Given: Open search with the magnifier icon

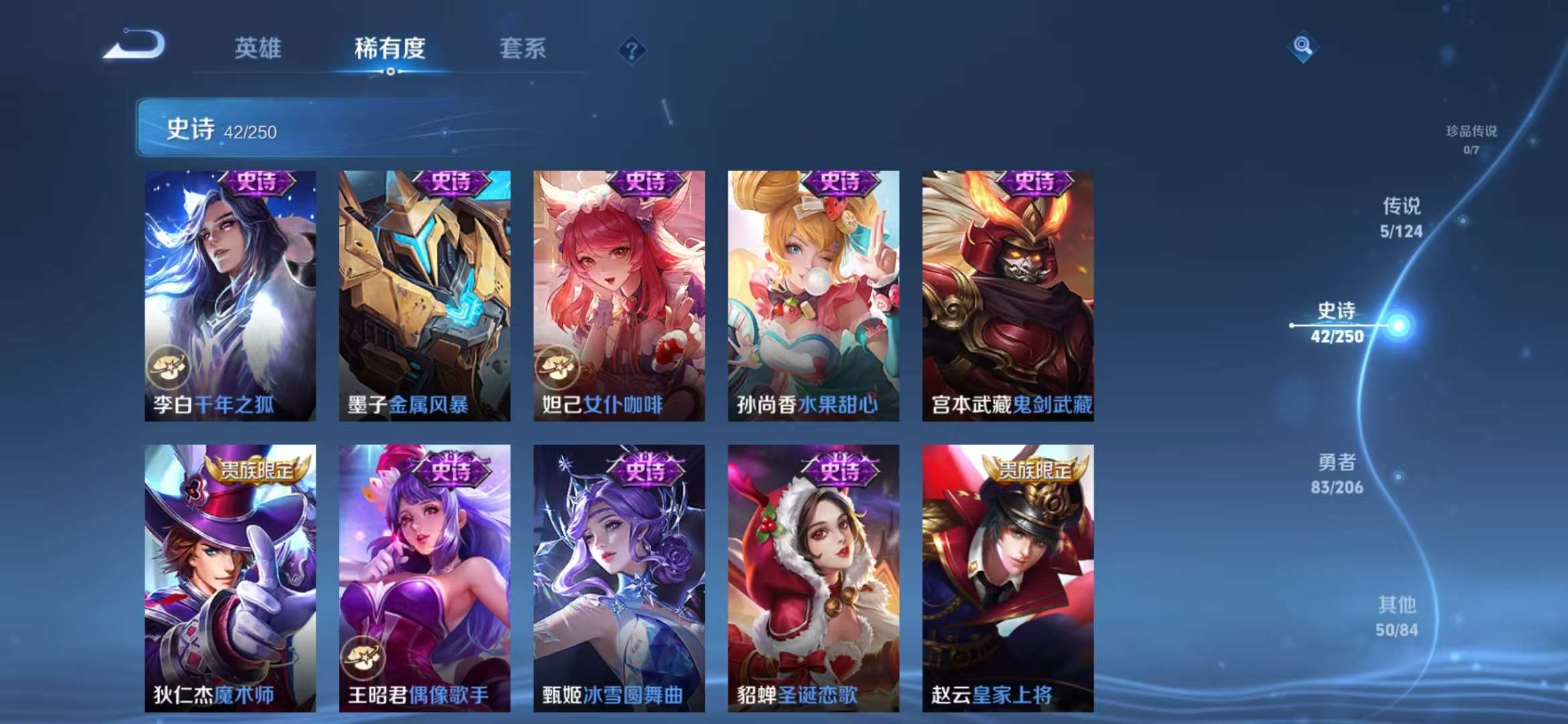Looking at the screenshot, I should coord(1303,47).
